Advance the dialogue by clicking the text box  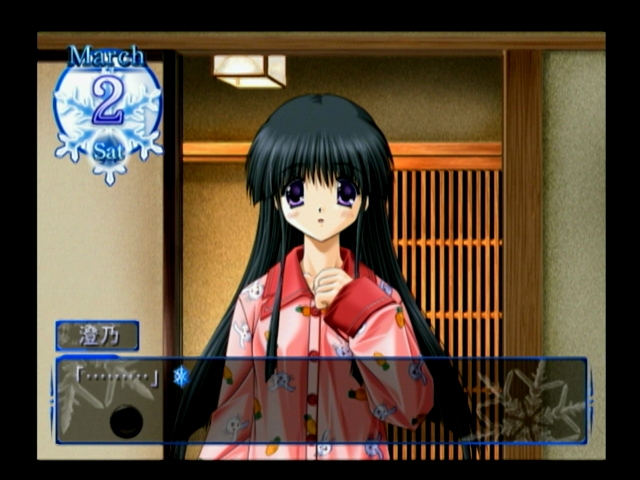[320, 400]
